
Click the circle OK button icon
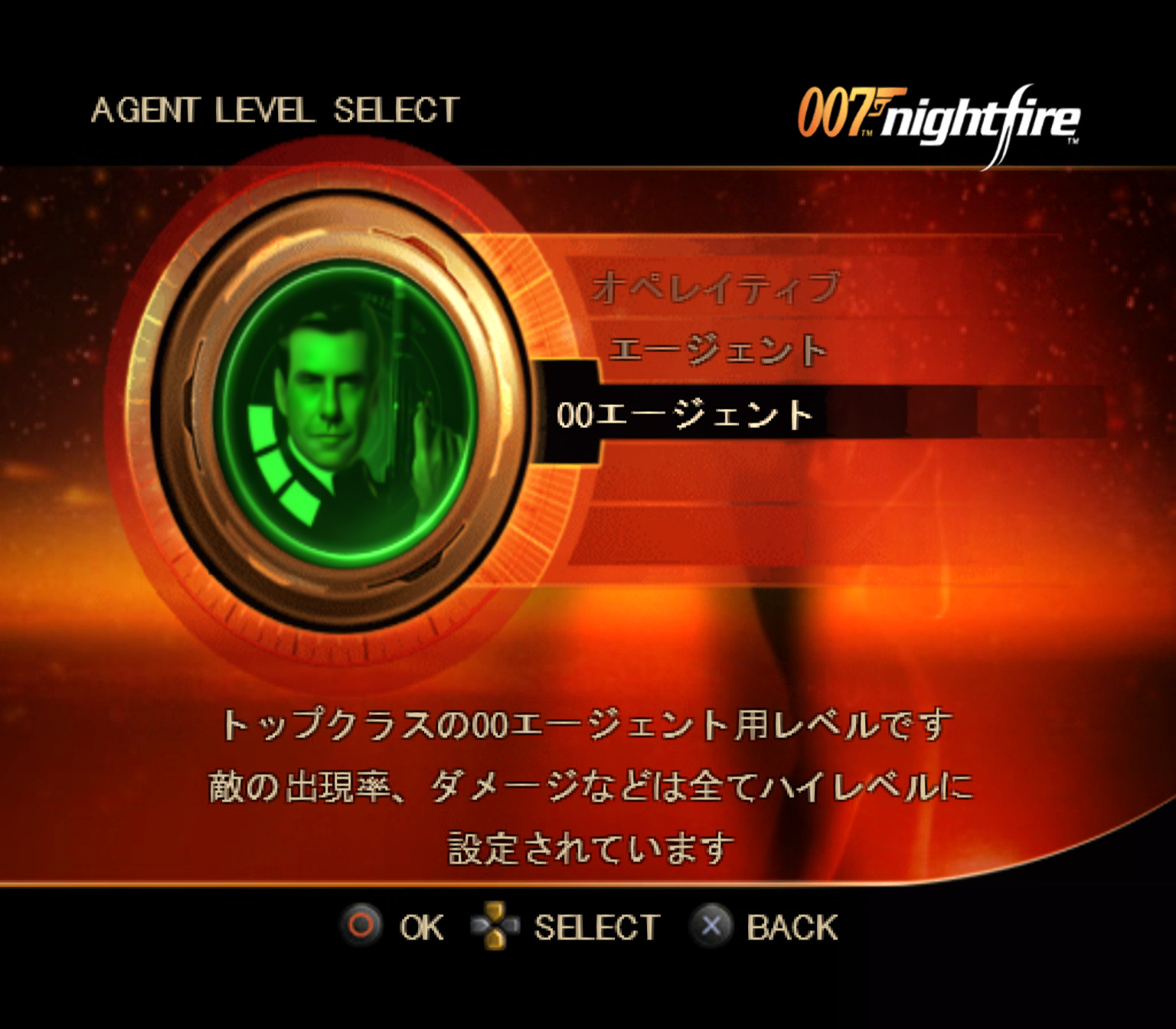click(x=360, y=925)
